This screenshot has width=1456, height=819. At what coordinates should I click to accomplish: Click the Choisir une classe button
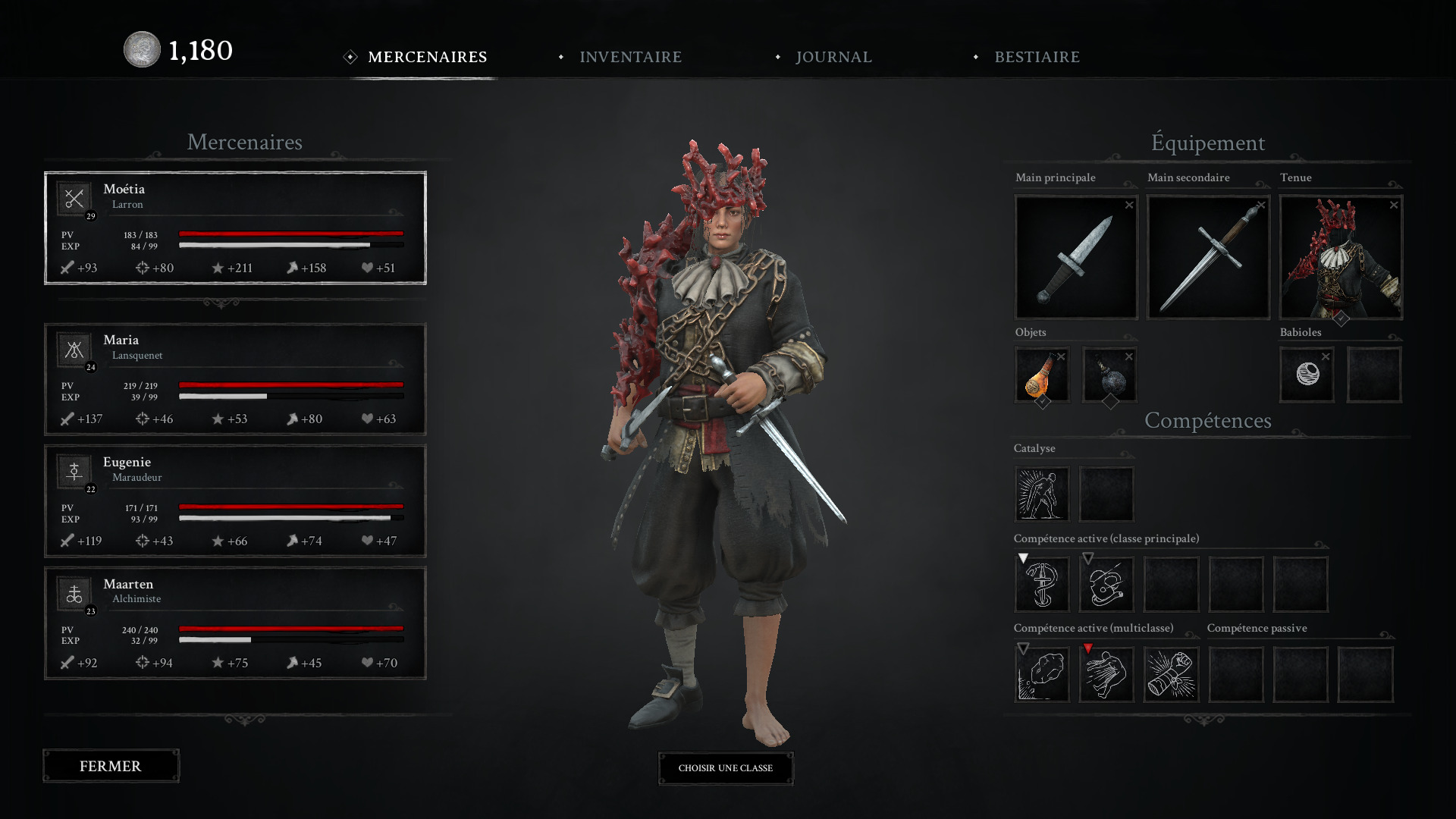coord(726,768)
